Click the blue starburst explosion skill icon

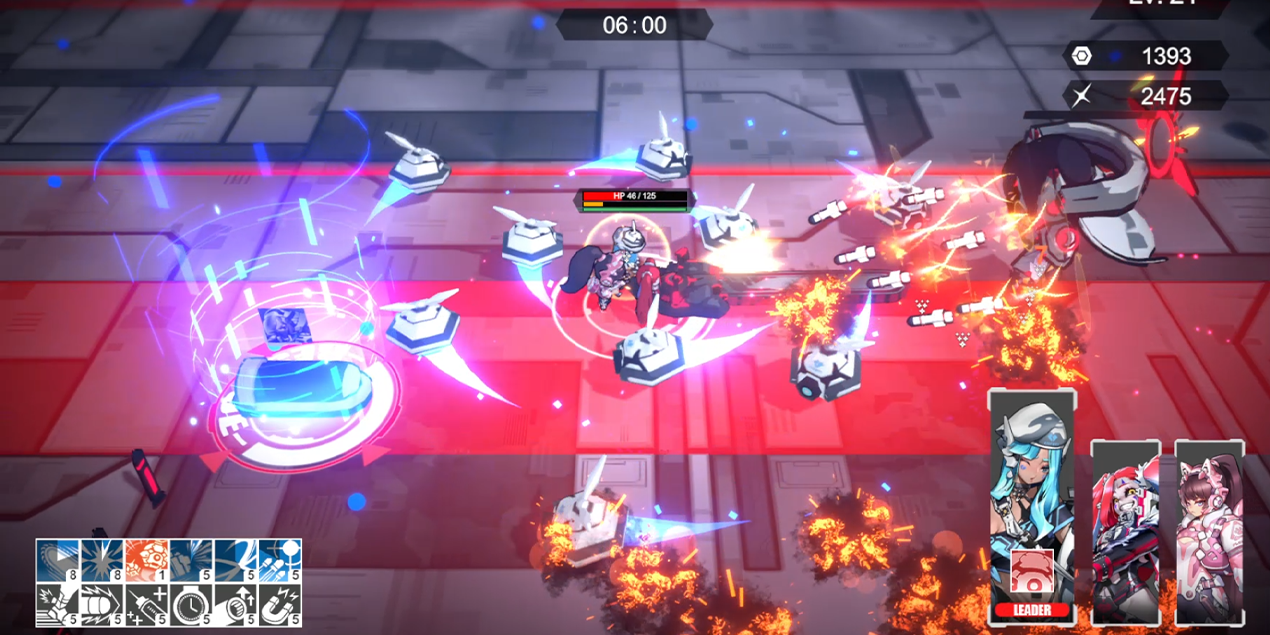click(102, 560)
